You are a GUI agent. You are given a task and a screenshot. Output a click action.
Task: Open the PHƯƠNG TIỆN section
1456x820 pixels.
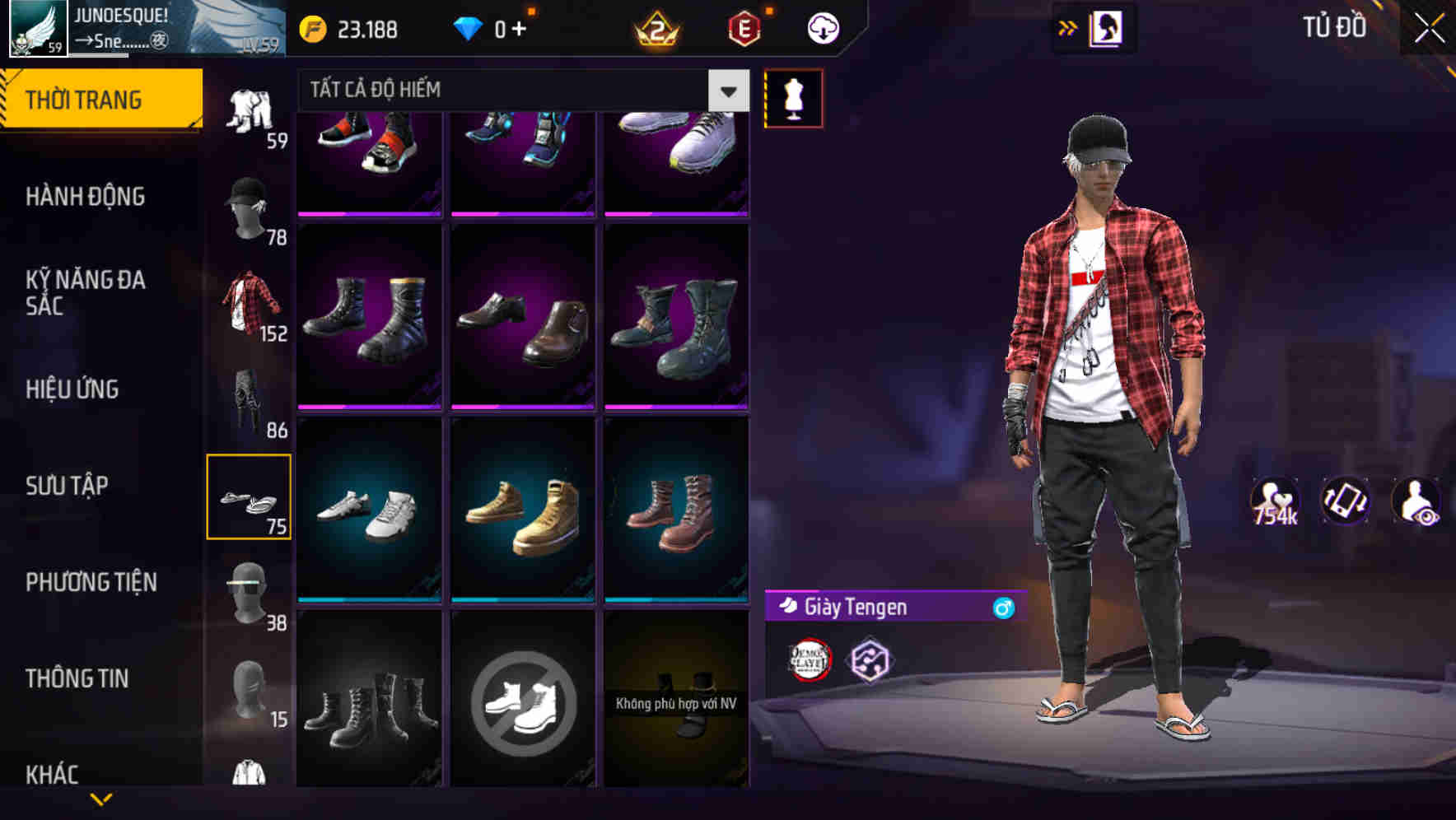(91, 582)
